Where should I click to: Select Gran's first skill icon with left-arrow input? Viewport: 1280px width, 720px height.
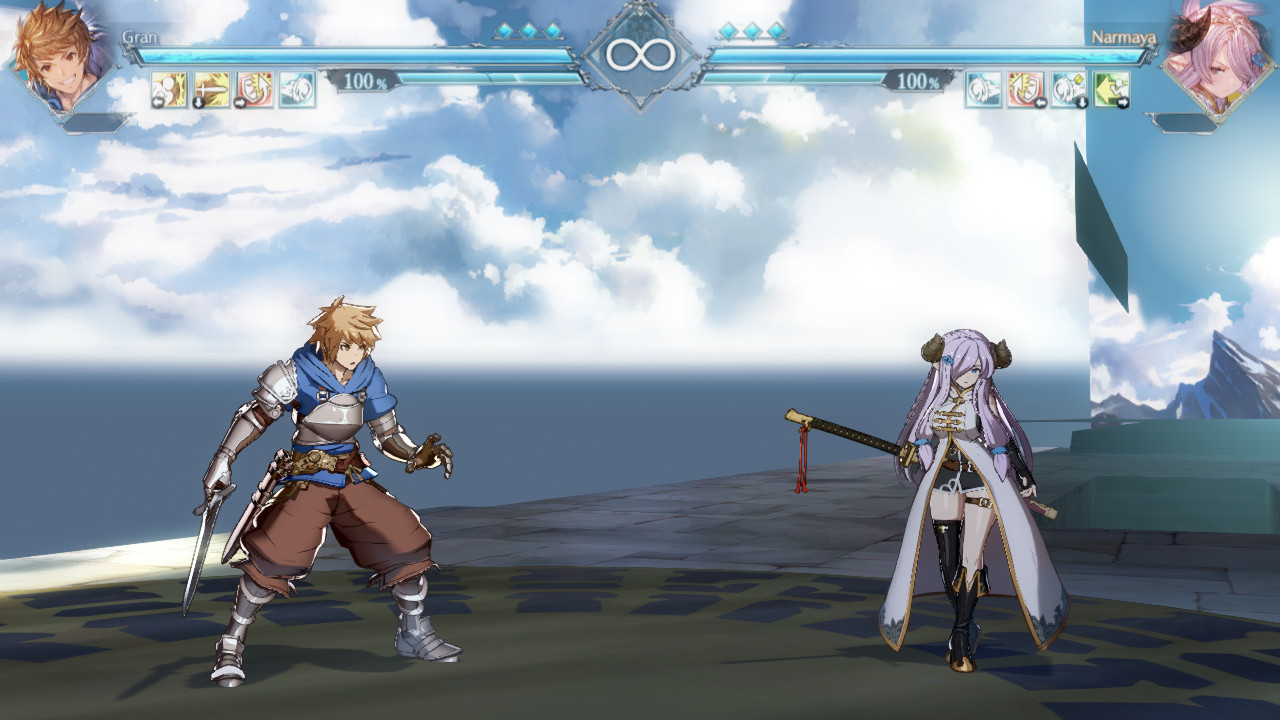click(168, 90)
